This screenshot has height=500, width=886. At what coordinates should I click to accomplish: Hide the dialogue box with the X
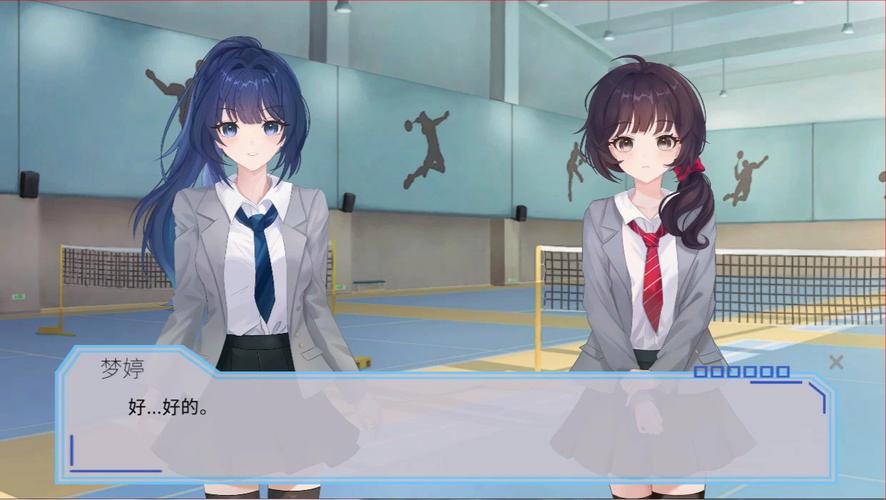click(x=836, y=362)
